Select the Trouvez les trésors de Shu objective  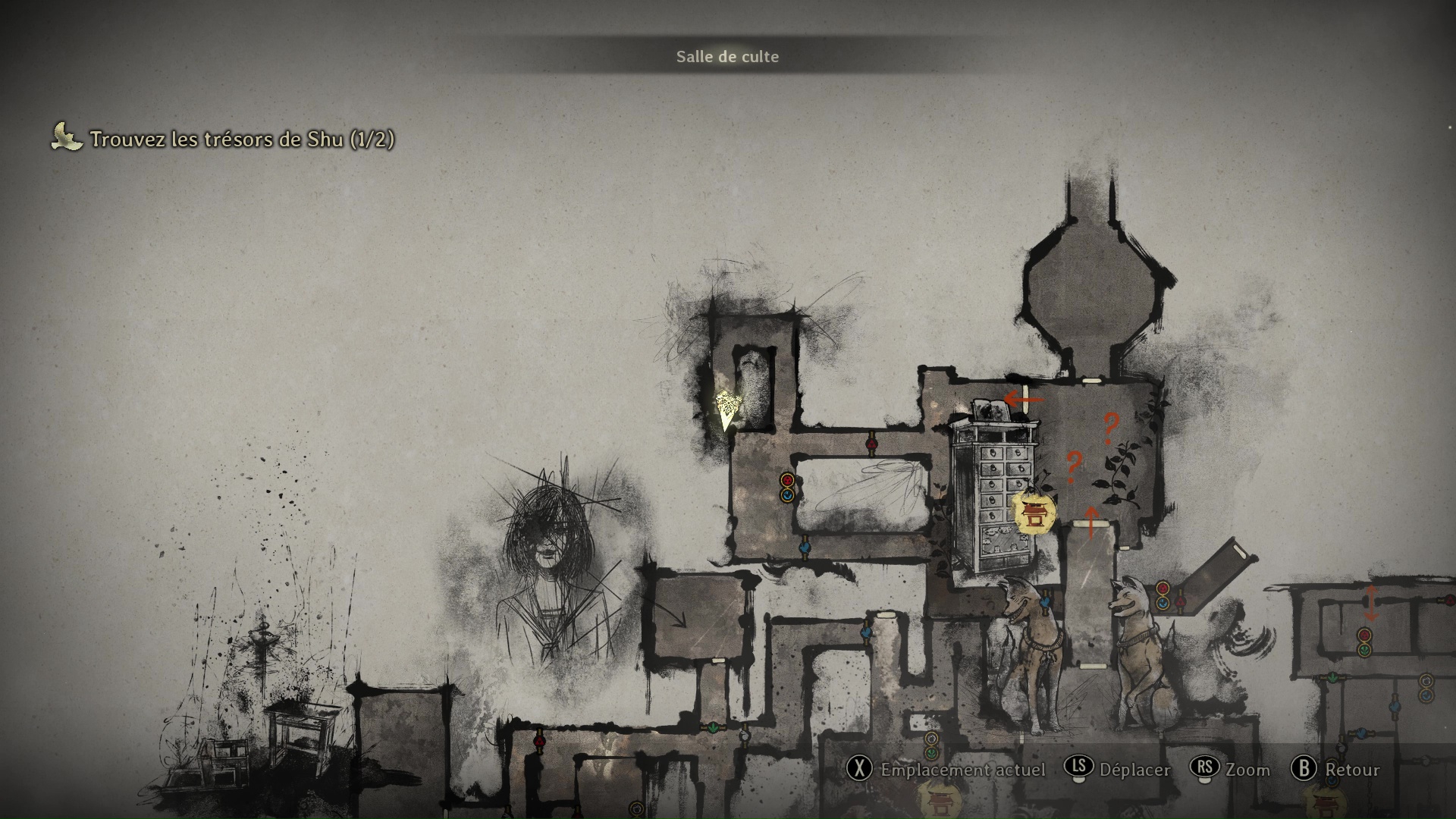(241, 140)
